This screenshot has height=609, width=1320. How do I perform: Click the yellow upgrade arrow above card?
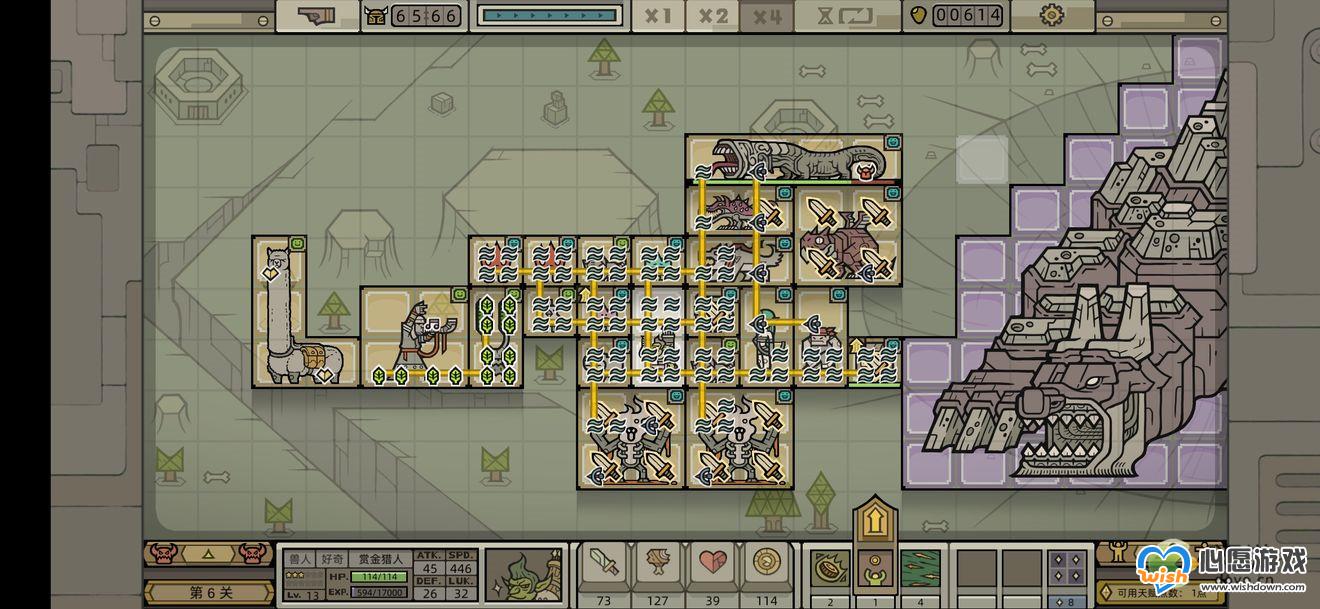click(875, 520)
